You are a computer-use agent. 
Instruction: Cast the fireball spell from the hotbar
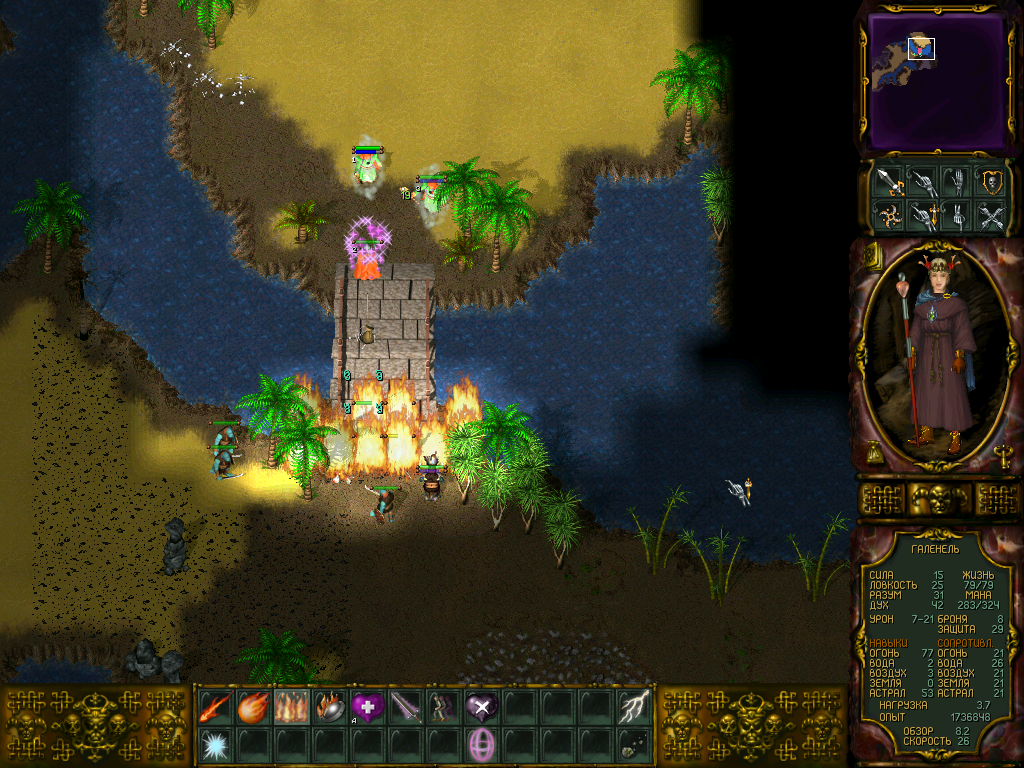[253, 707]
